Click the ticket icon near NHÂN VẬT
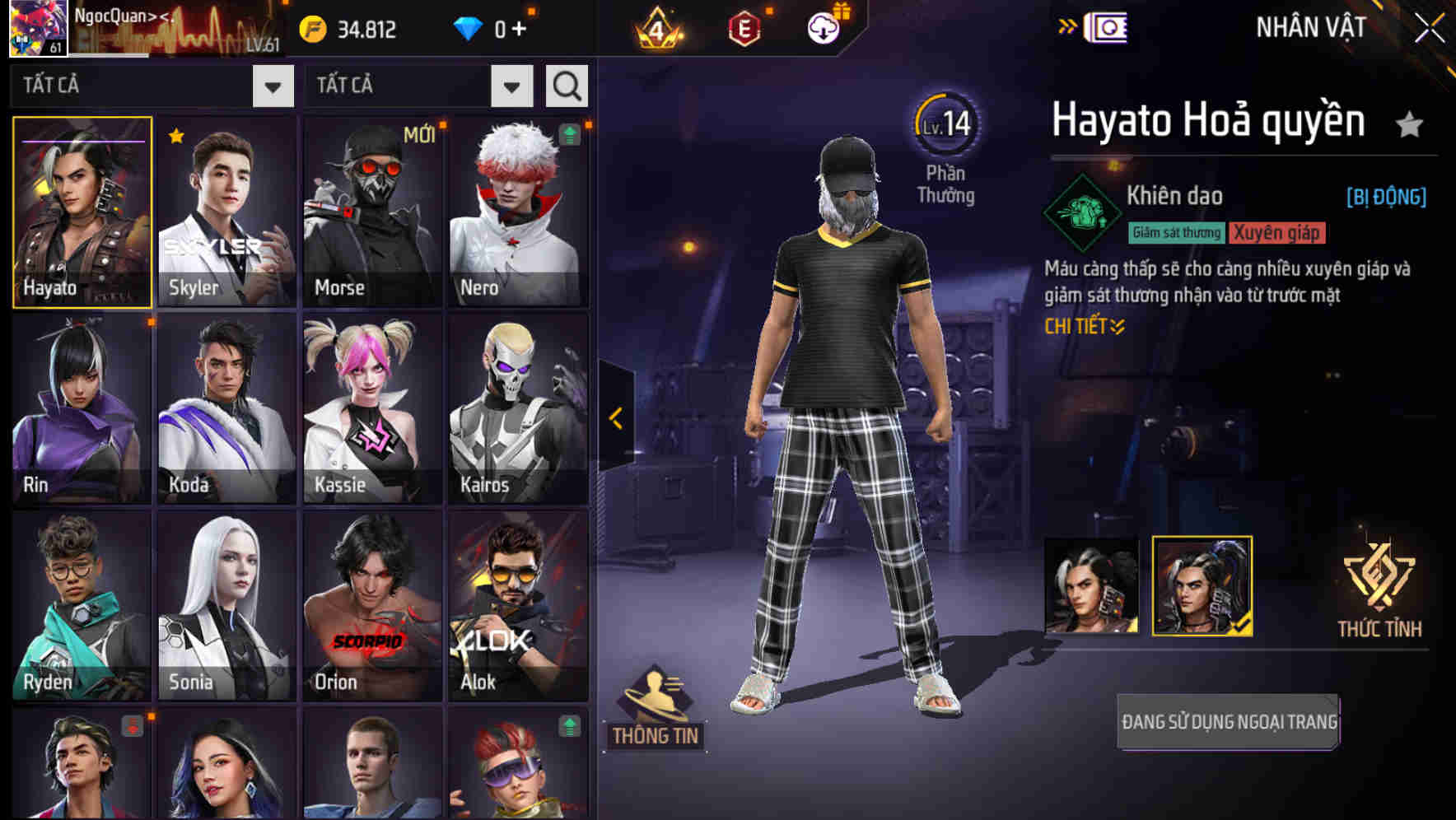This screenshot has height=820, width=1456. [1104, 26]
